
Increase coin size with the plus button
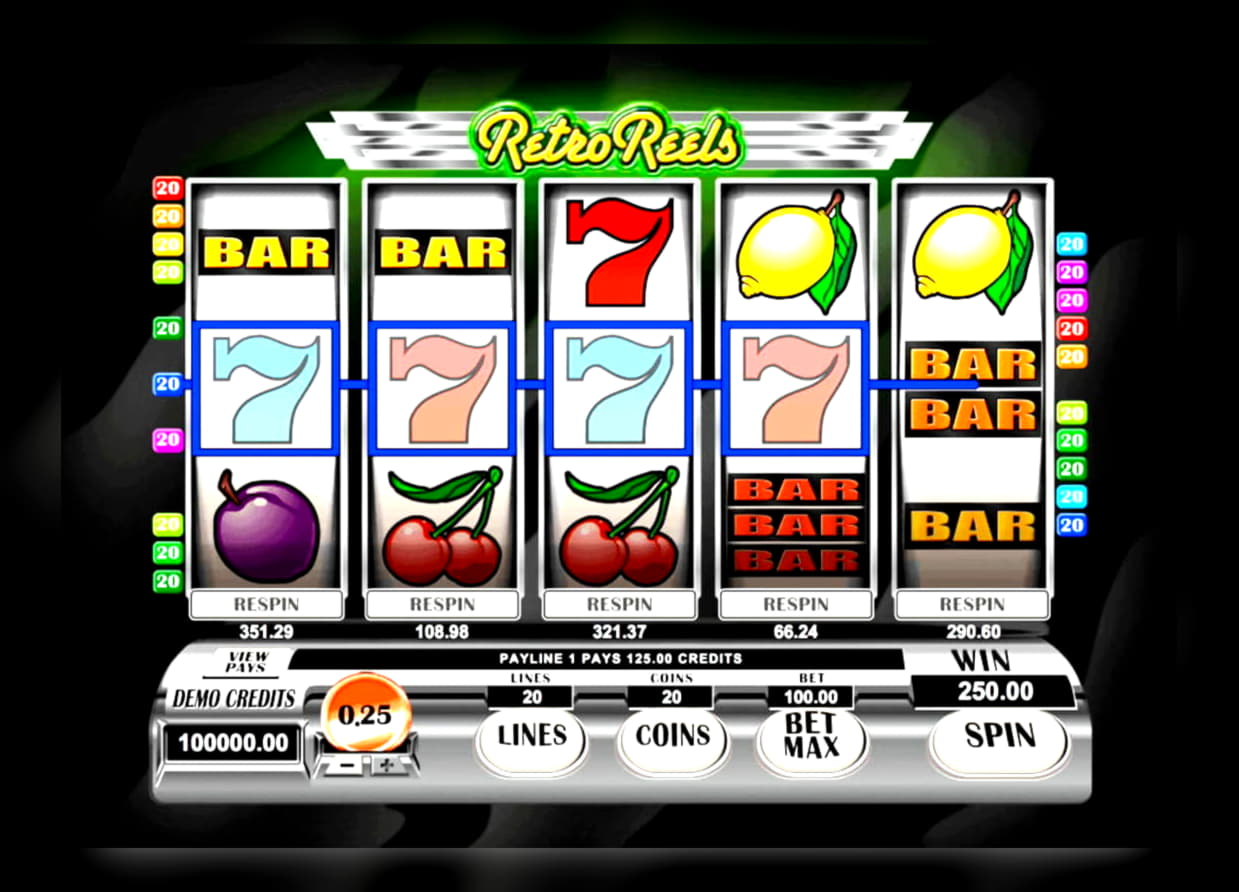[x=385, y=765]
